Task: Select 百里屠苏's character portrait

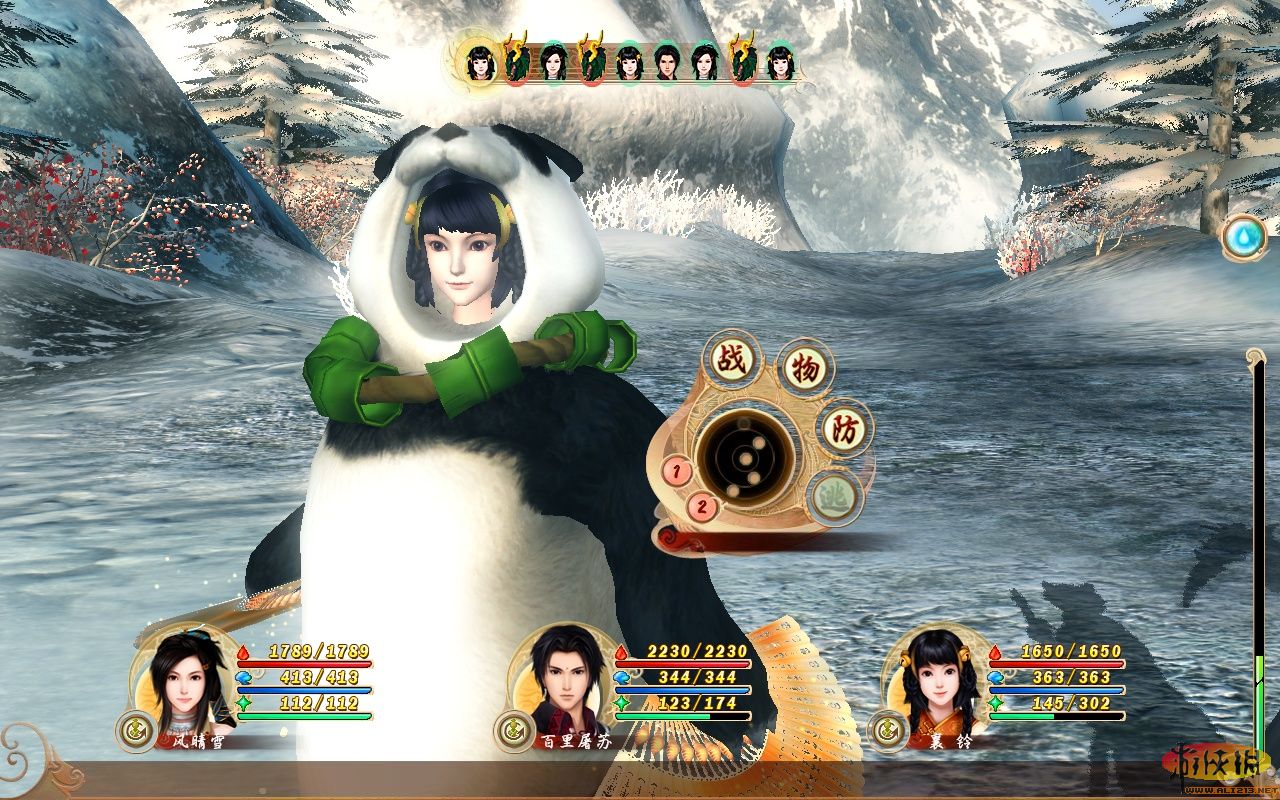Action: point(564,680)
